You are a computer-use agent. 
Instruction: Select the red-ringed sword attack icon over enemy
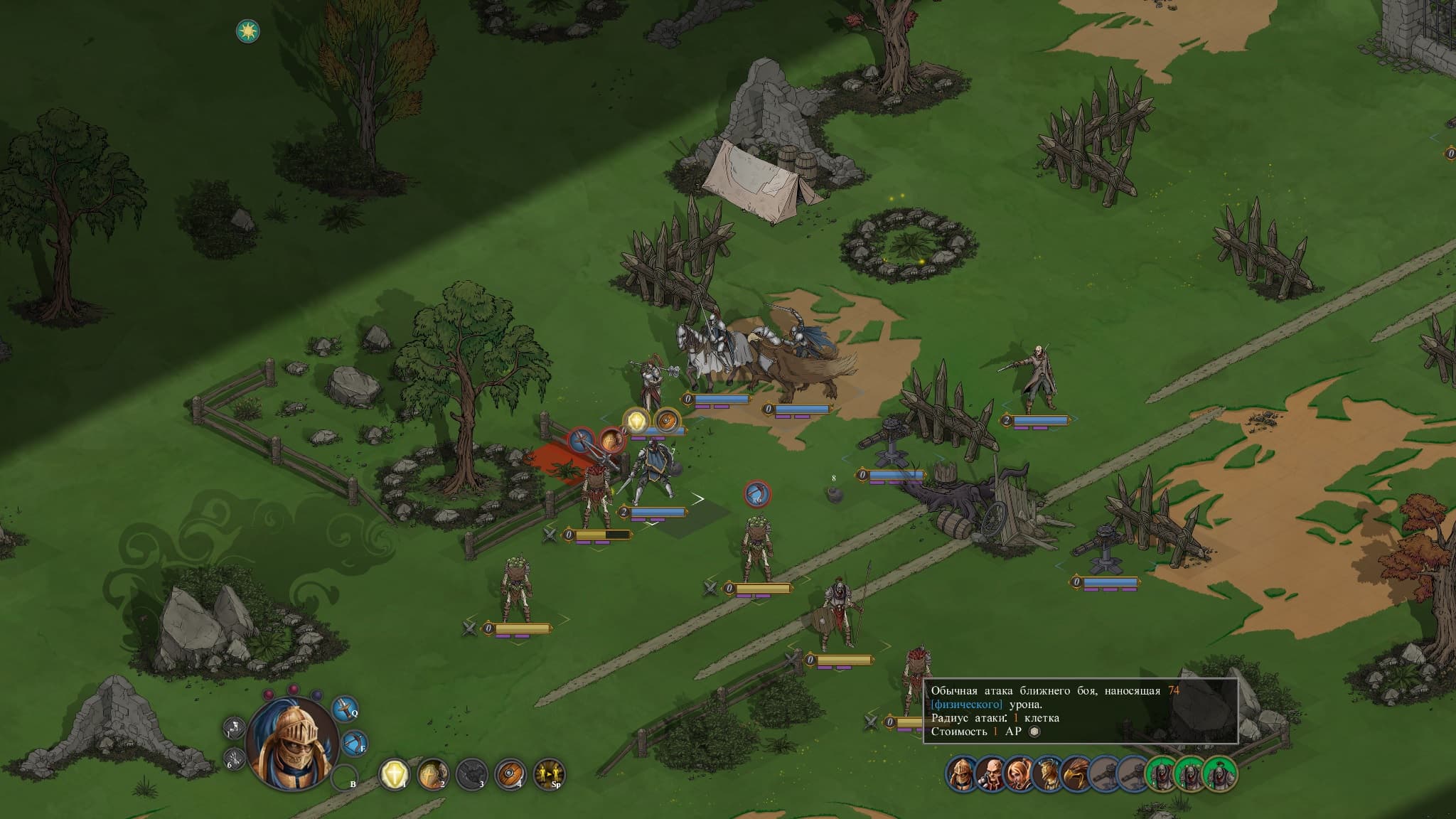pos(582,441)
